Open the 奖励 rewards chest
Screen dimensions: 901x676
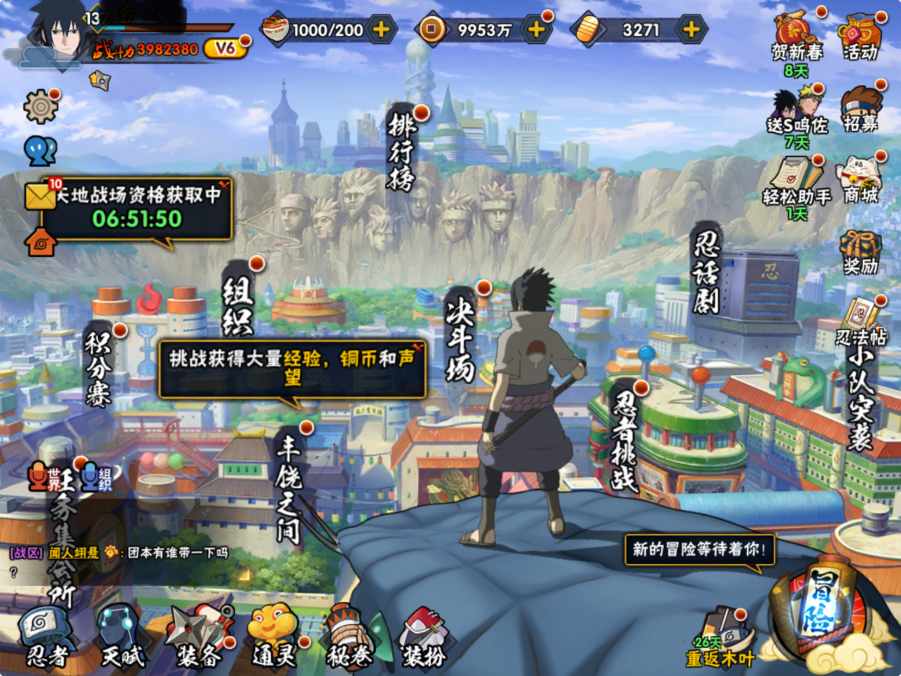[860, 250]
